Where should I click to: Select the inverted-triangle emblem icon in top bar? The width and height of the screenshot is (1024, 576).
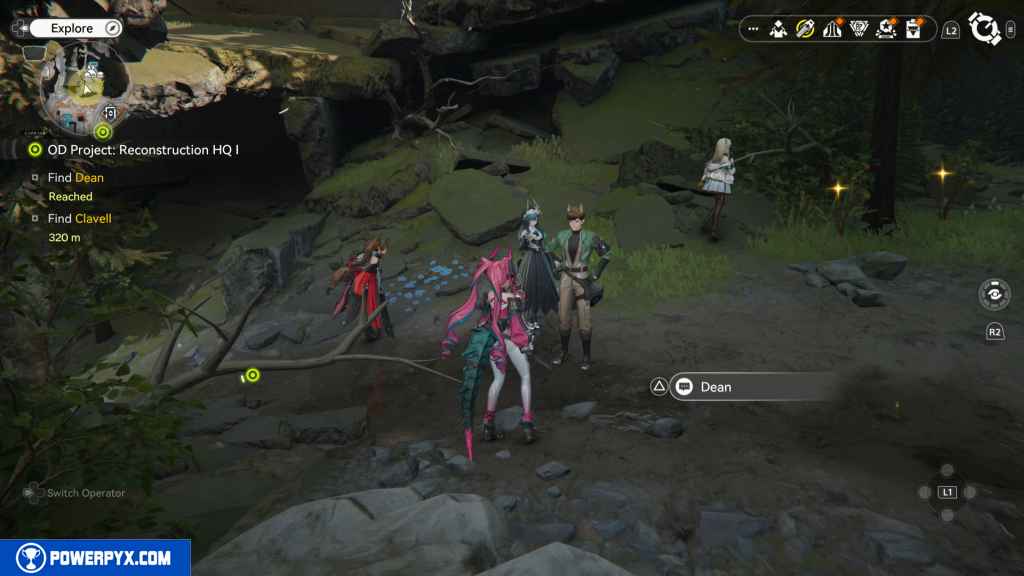[x=859, y=30]
